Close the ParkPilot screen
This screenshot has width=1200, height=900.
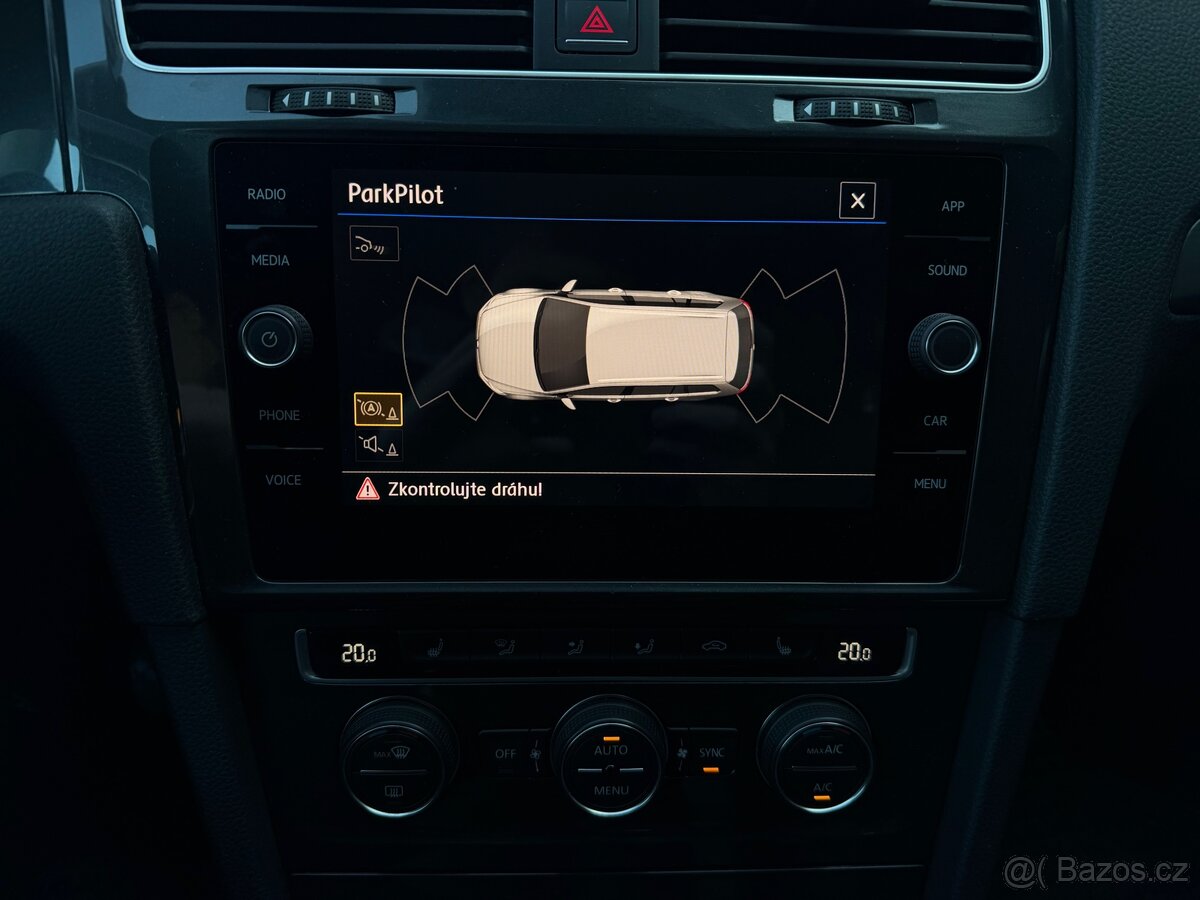coord(857,201)
